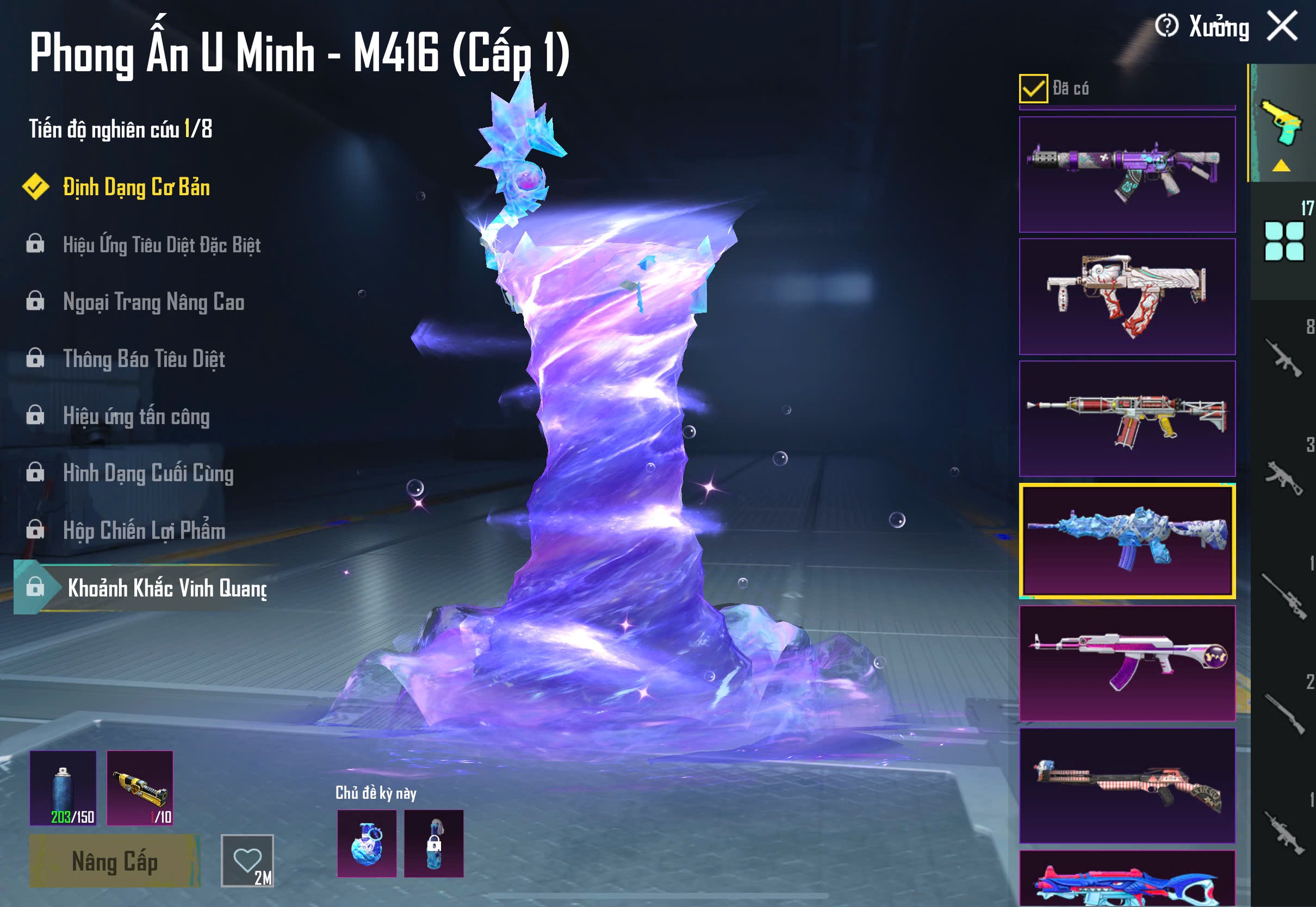Image resolution: width=1316 pixels, height=907 pixels.
Task: Select the blue spray paint material slot
Action: 63,788
